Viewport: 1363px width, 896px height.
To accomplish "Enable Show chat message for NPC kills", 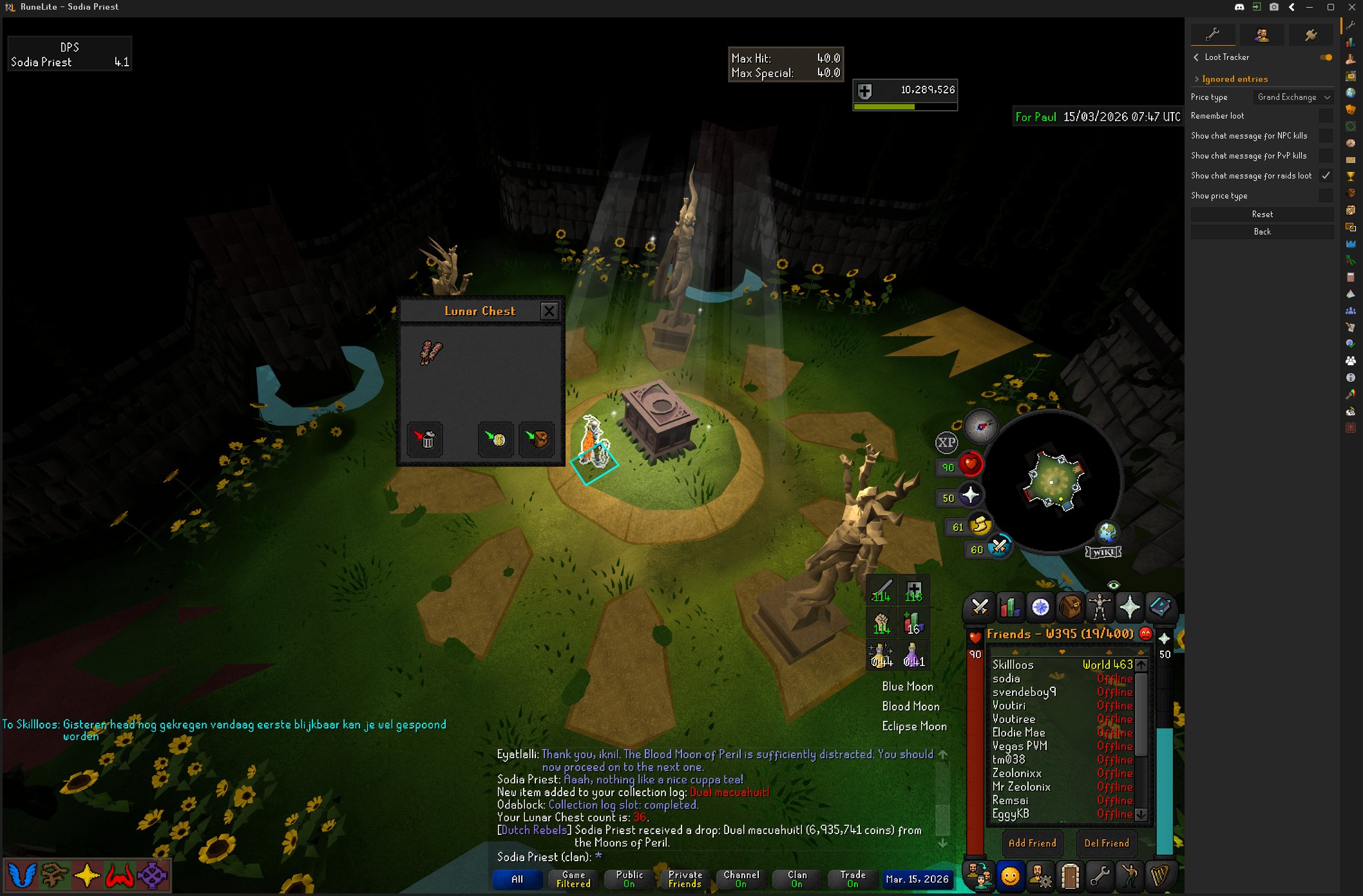I will [x=1326, y=136].
